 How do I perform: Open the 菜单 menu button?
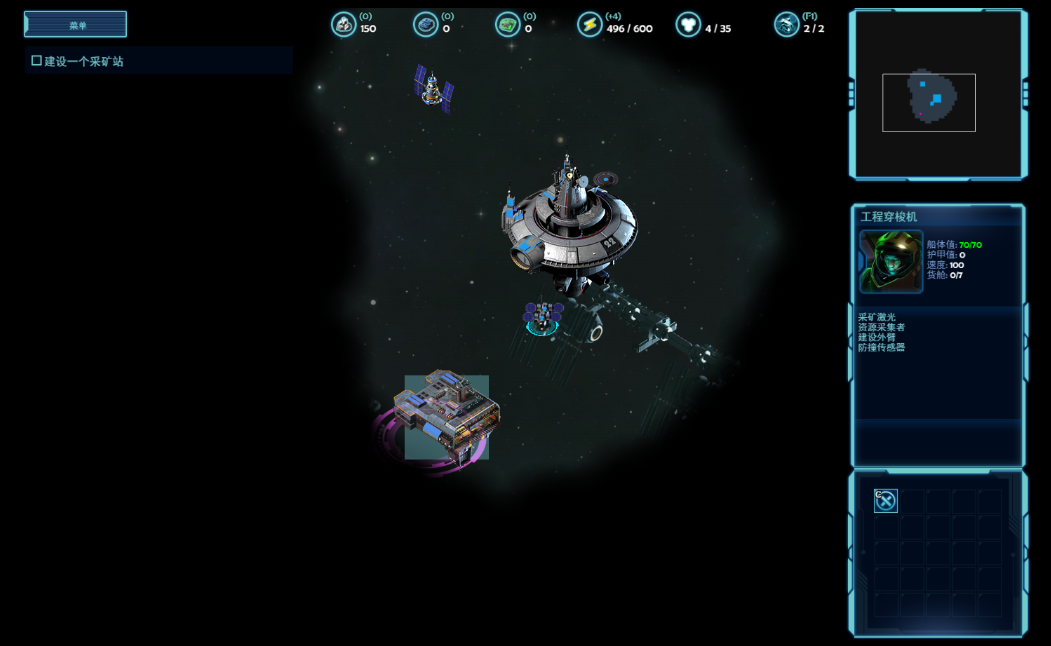coord(76,25)
